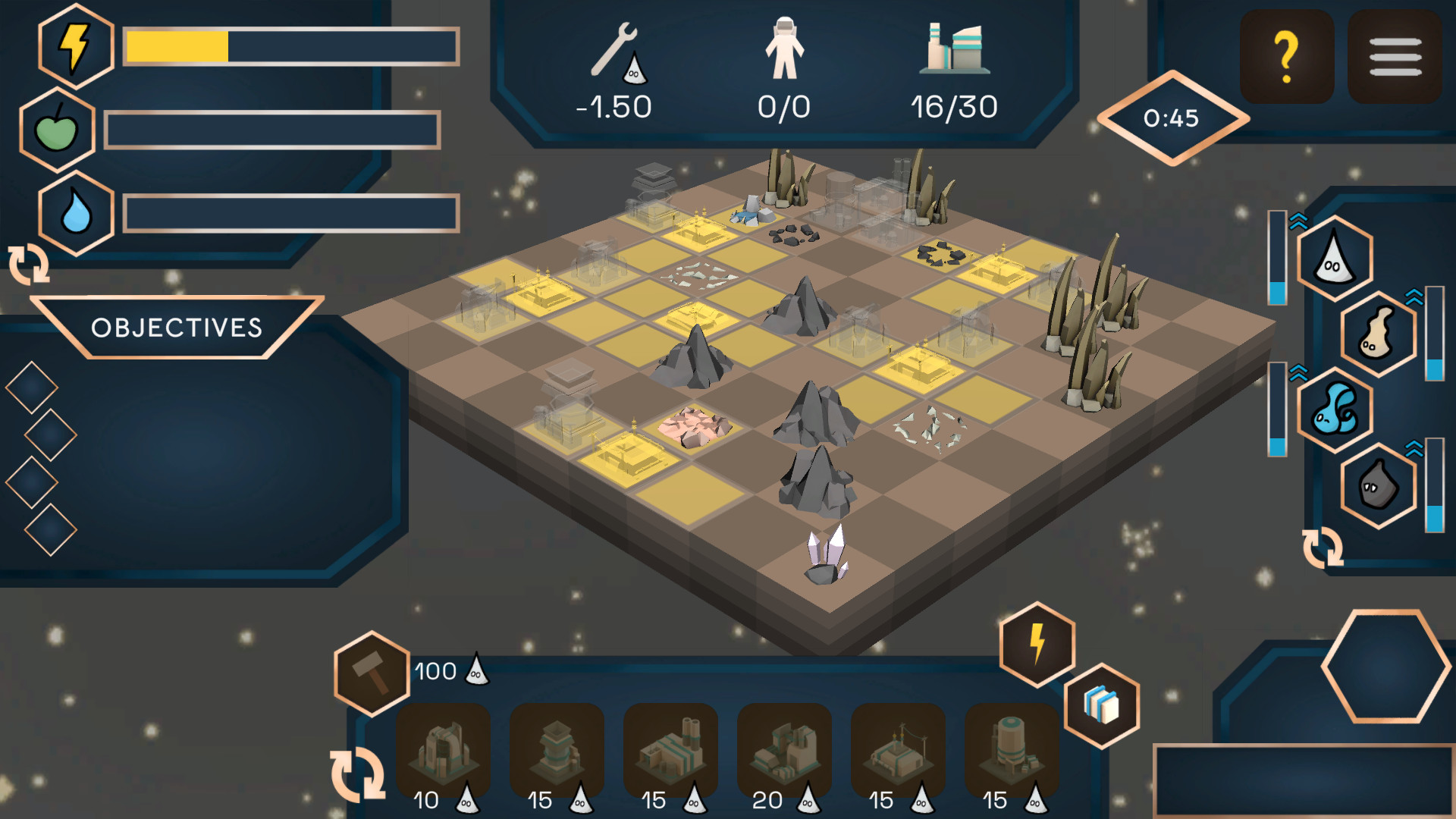Viewport: 1456px width, 819px height.
Task: Click the 0:45 countdown timer
Action: 1172,118
